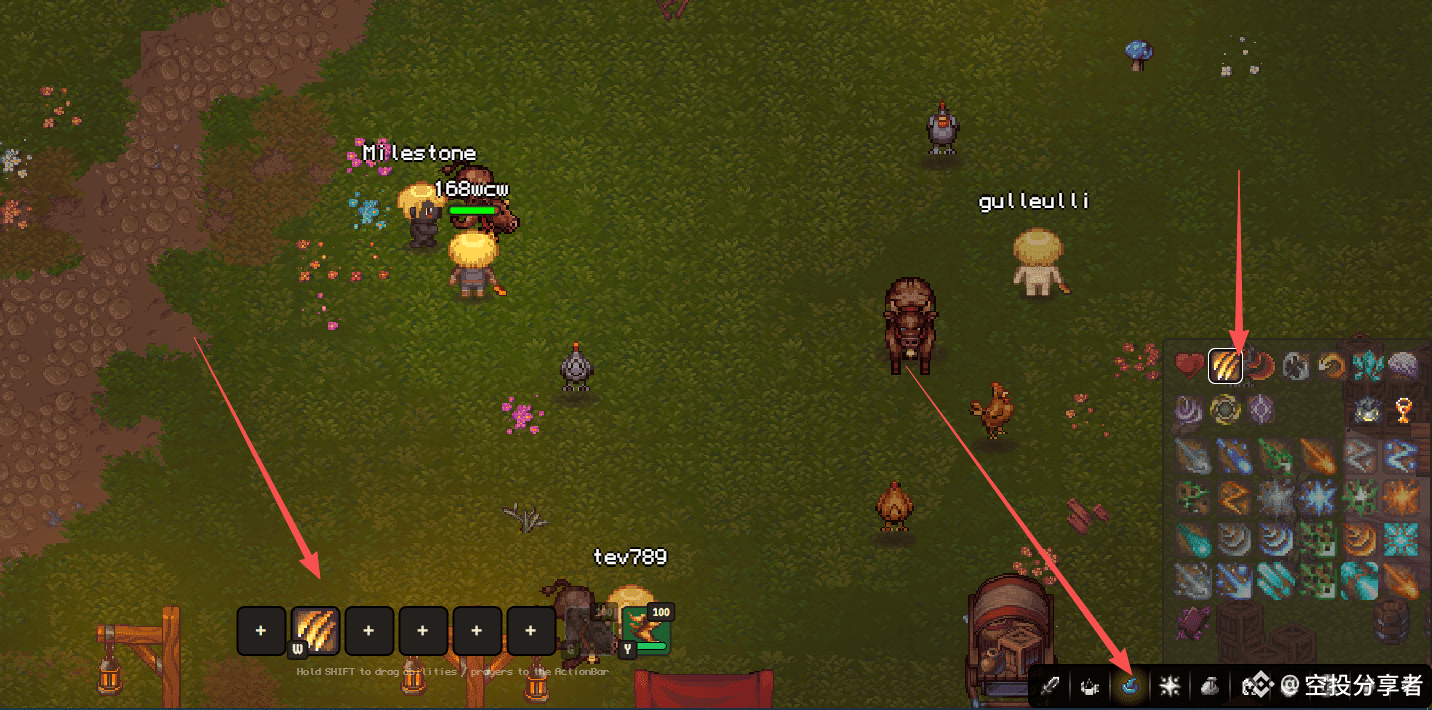Use the green action slot showing 100

click(x=645, y=630)
